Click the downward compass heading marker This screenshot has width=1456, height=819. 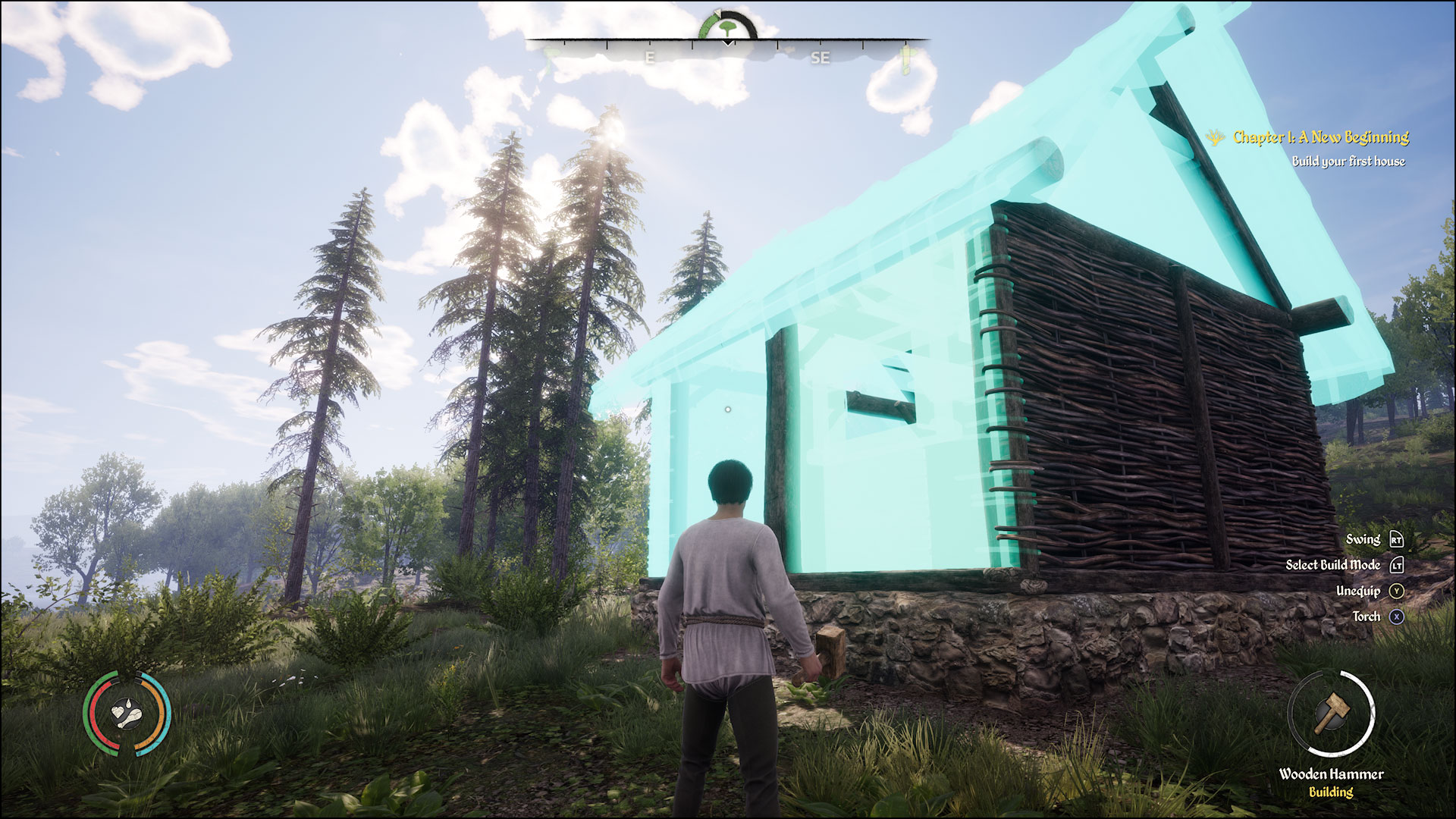[x=729, y=43]
